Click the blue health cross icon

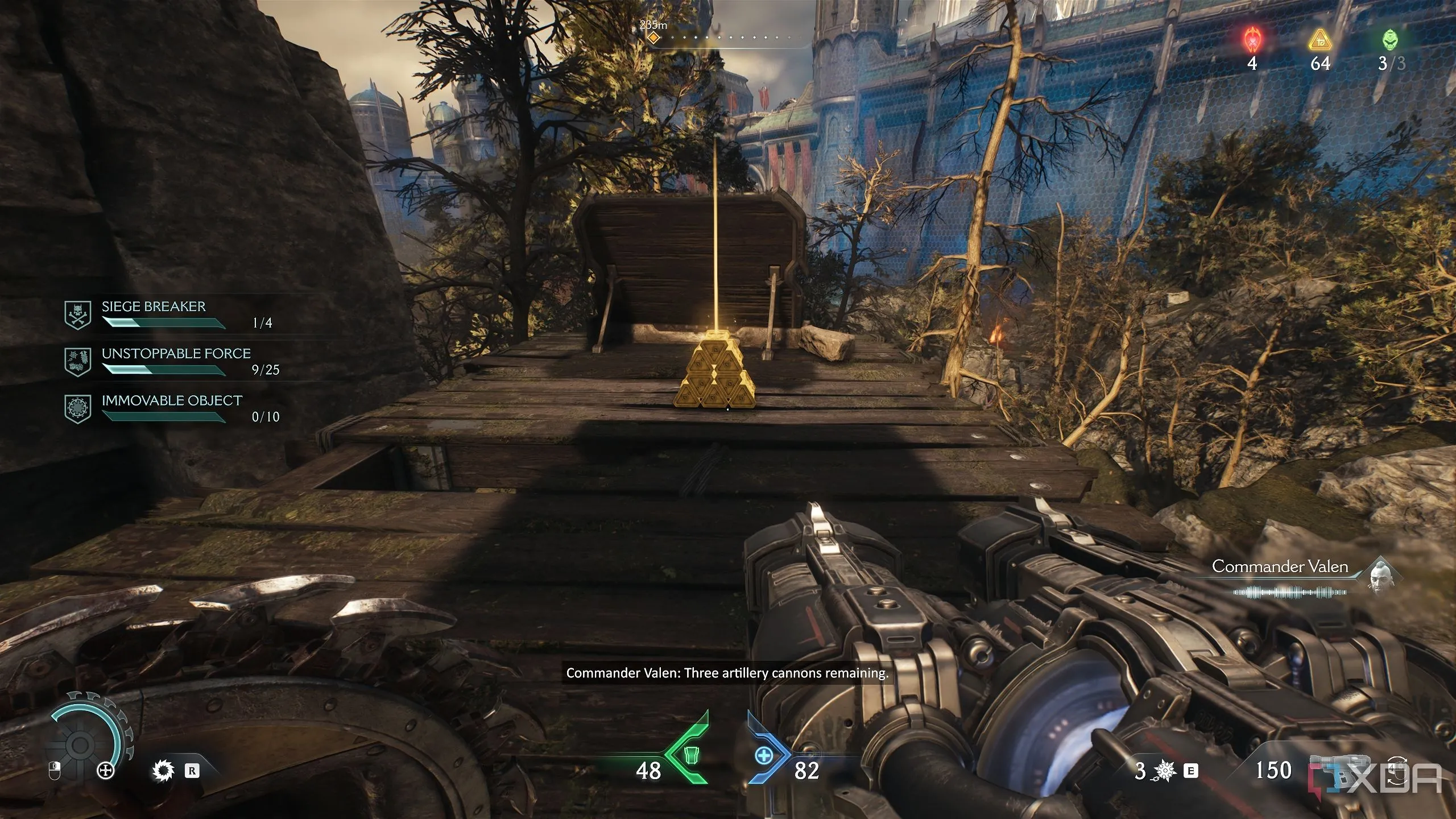(764, 755)
